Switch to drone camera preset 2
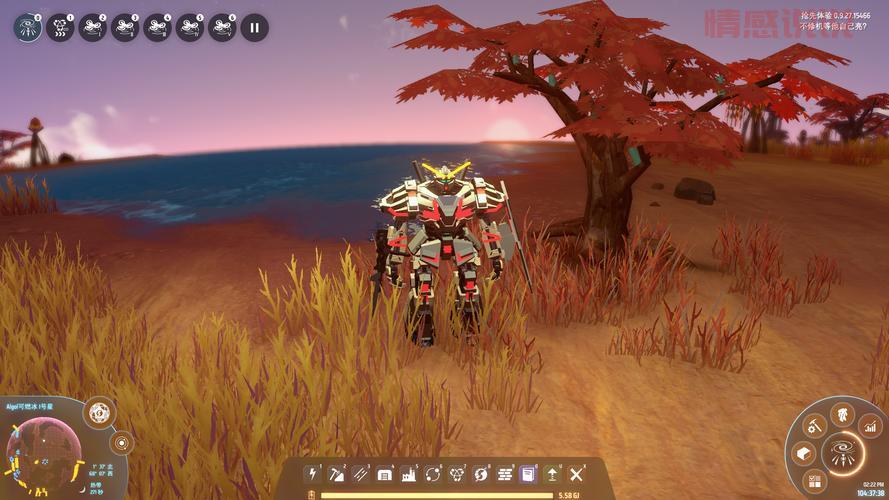889x500 pixels. 93,27
